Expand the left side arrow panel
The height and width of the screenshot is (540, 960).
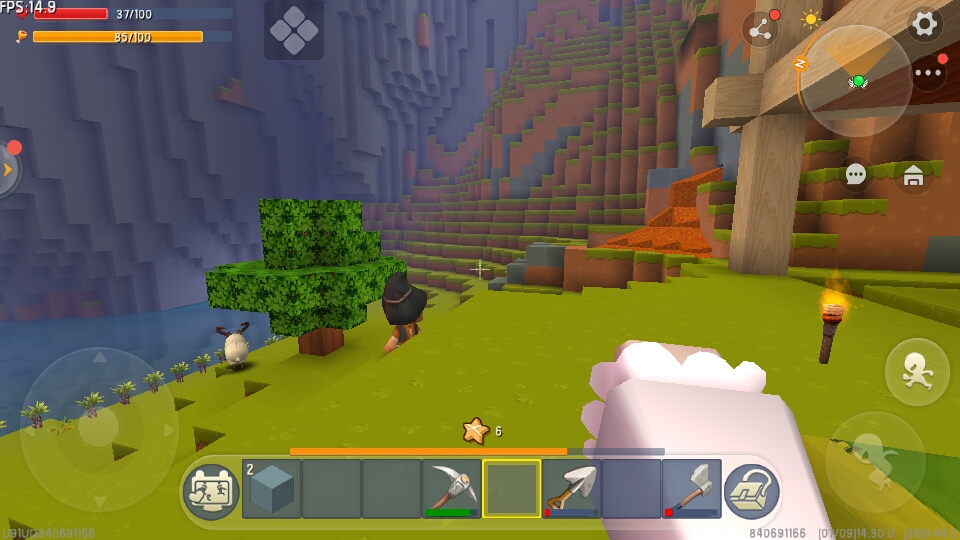[8, 170]
